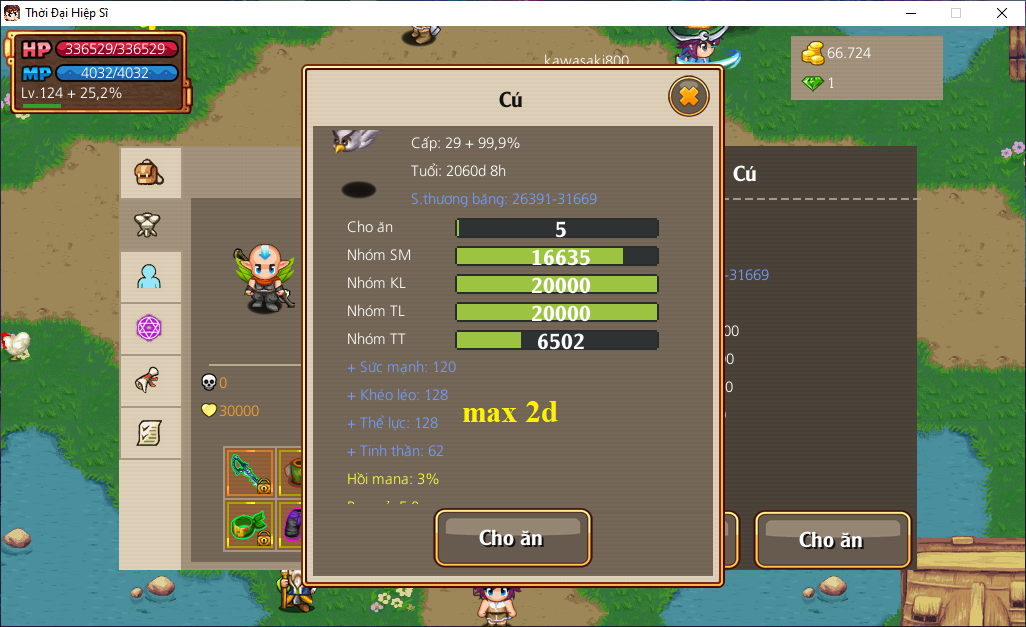Choose the locked green hat equipment slot
Screen dimensions: 1026x627
(x=249, y=526)
